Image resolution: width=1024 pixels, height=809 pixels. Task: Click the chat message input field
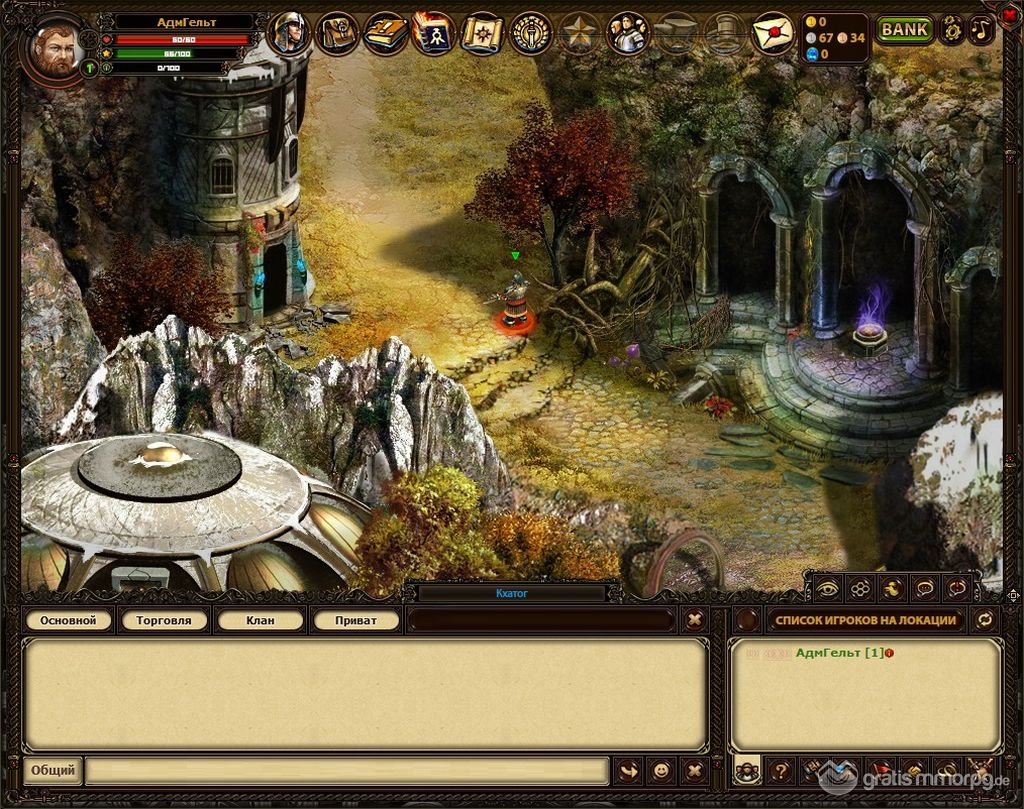coord(346,771)
